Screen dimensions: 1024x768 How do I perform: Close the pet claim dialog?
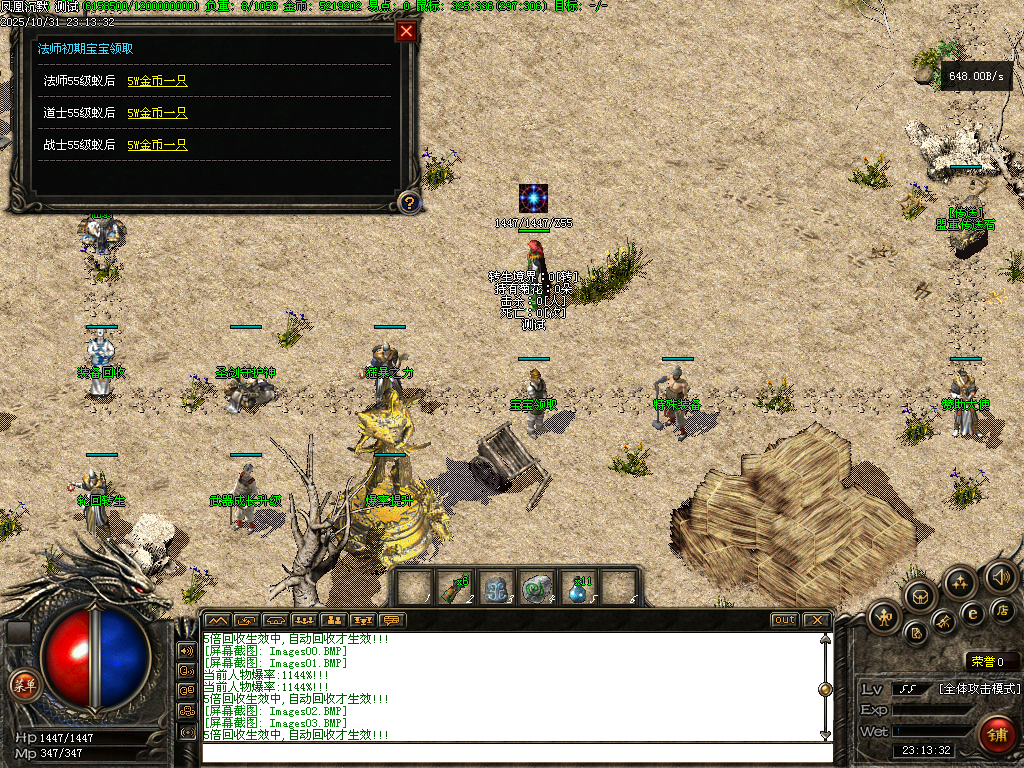click(406, 31)
